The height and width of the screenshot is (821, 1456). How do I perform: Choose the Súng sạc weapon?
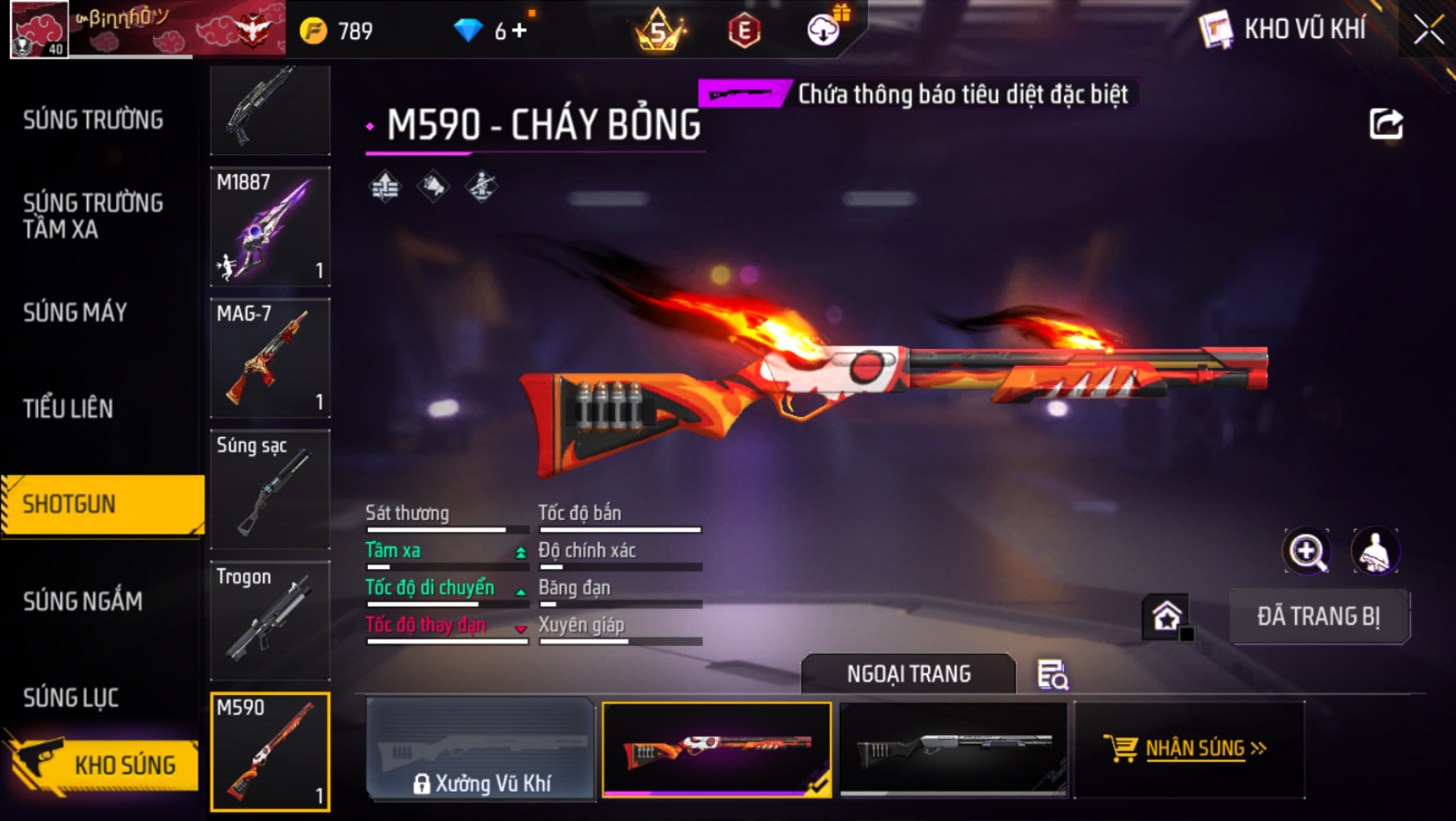270,489
